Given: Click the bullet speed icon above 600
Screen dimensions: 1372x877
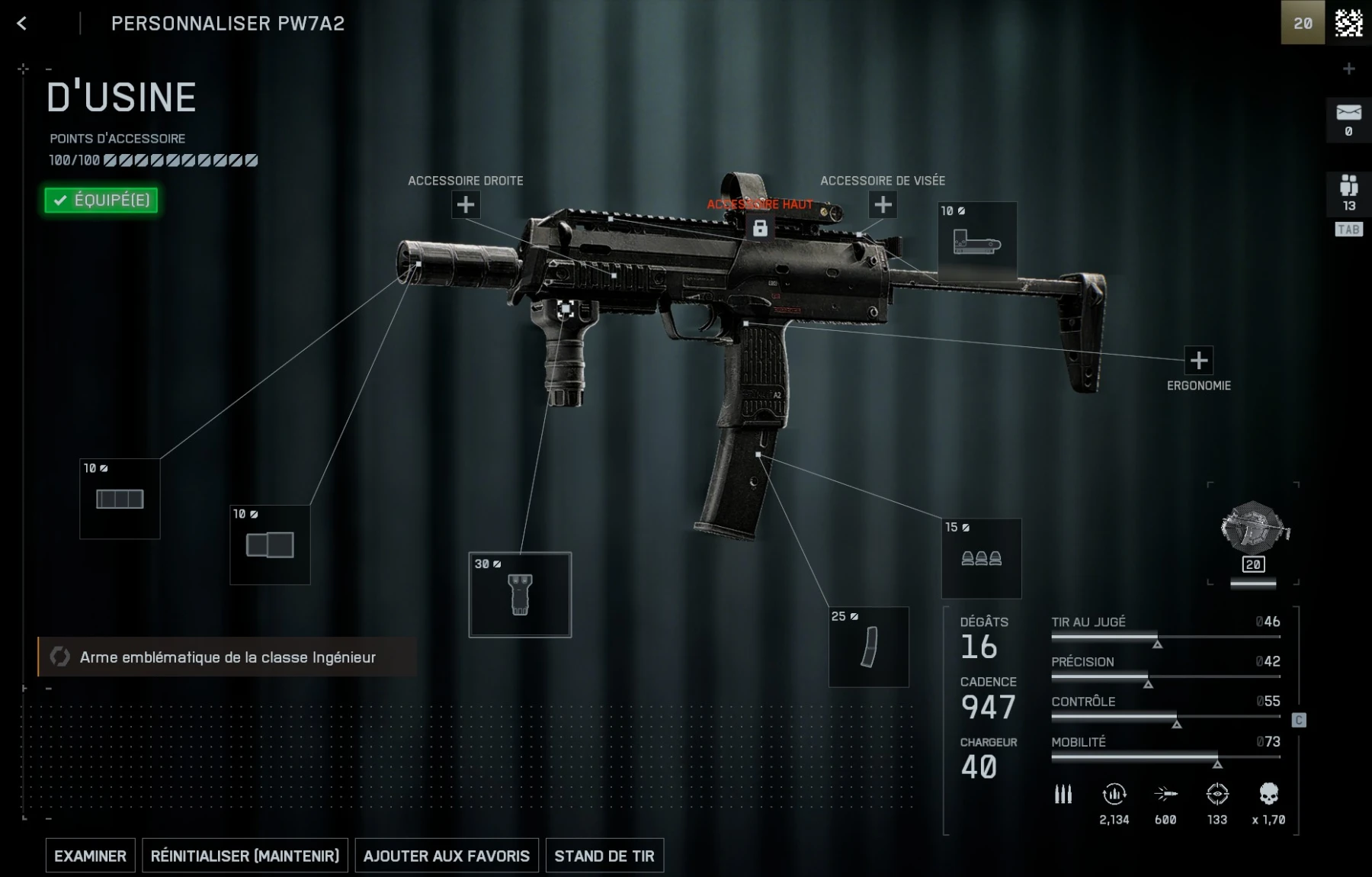Looking at the screenshot, I should click(x=1165, y=793).
